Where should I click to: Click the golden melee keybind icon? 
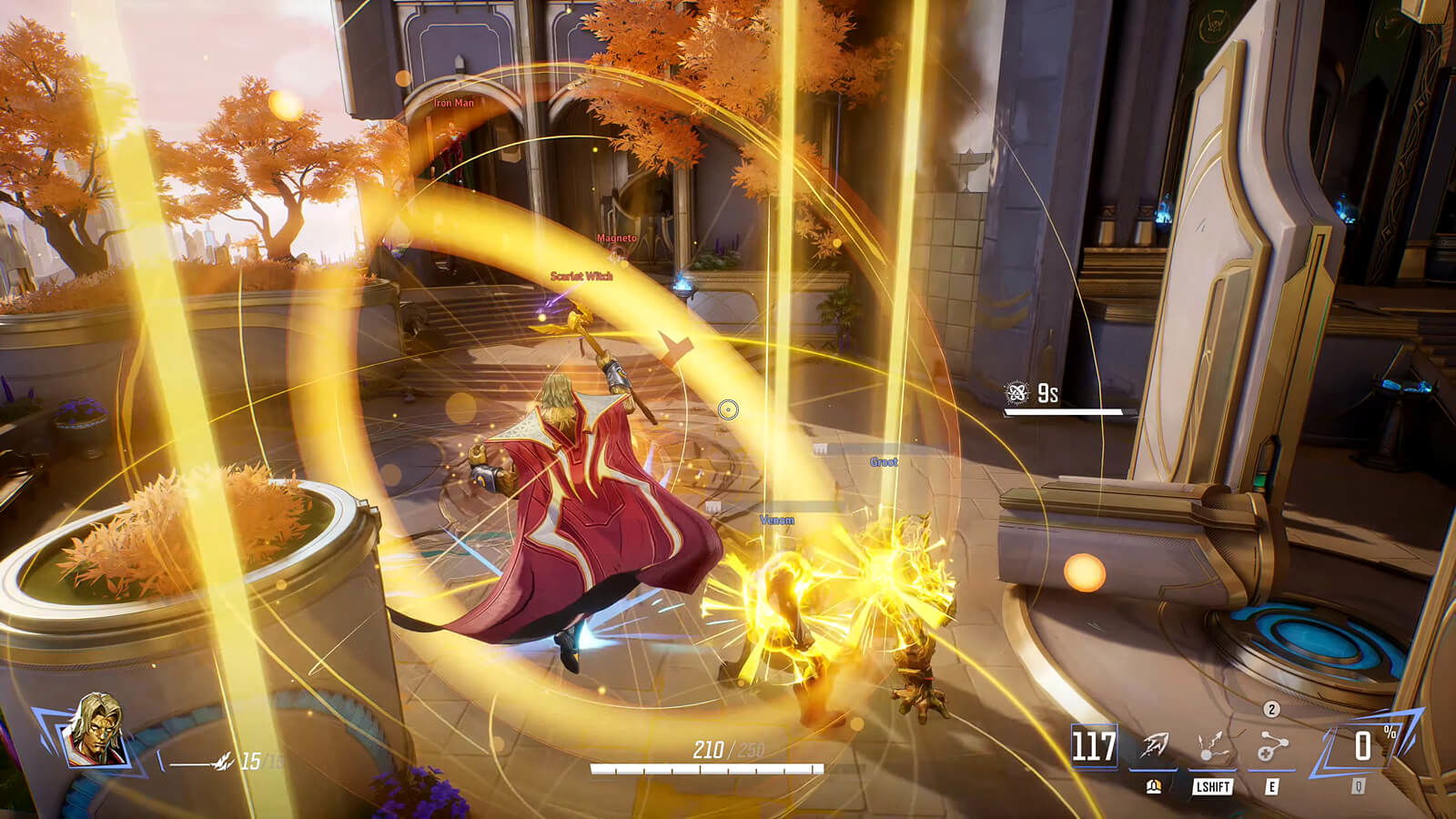1153,785
